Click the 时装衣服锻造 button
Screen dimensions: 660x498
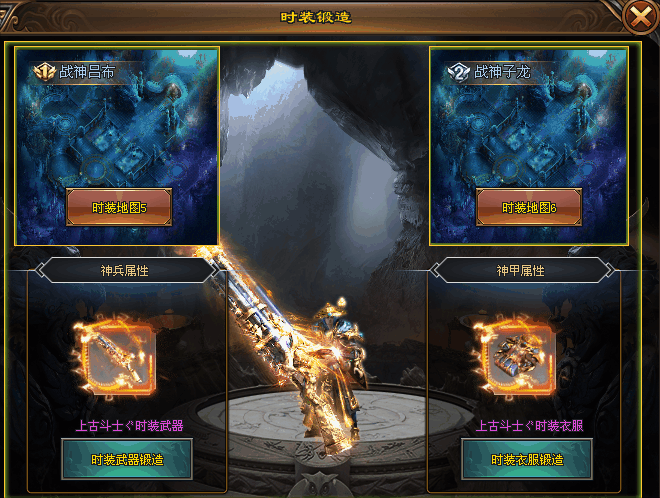click(529, 459)
